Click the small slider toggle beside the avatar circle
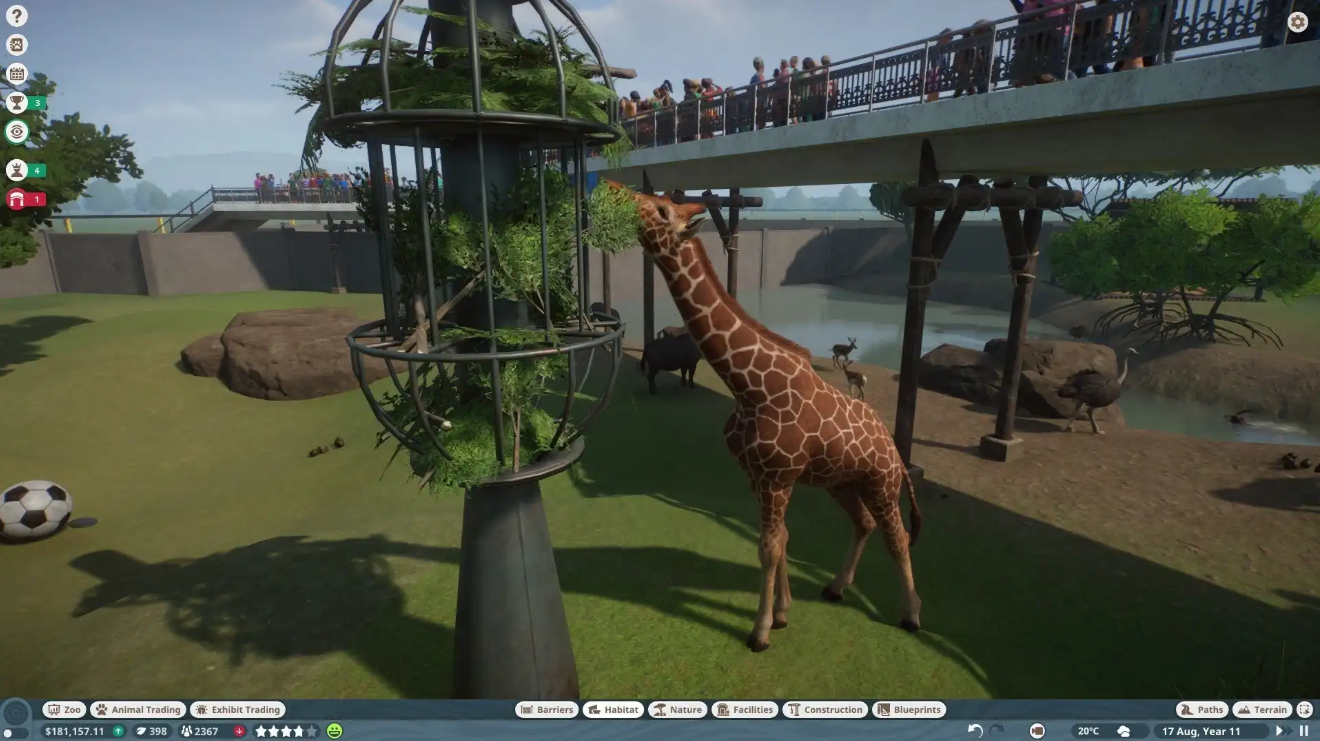The width and height of the screenshot is (1320, 741). pyautogui.click(x=16, y=731)
